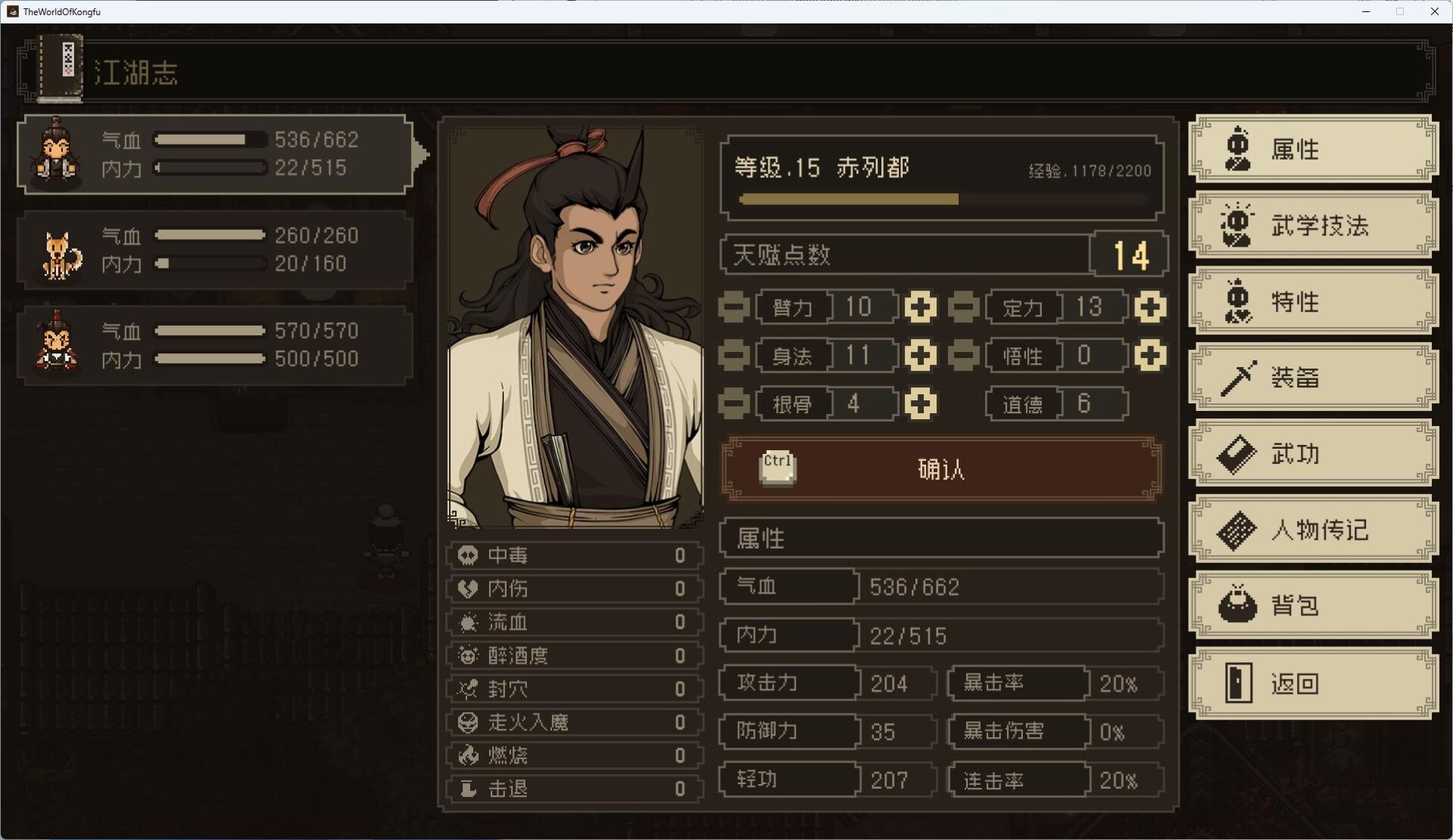Screen dimensions: 1453x840
Task: Increase 根骨 with the plus button
Action: point(921,403)
